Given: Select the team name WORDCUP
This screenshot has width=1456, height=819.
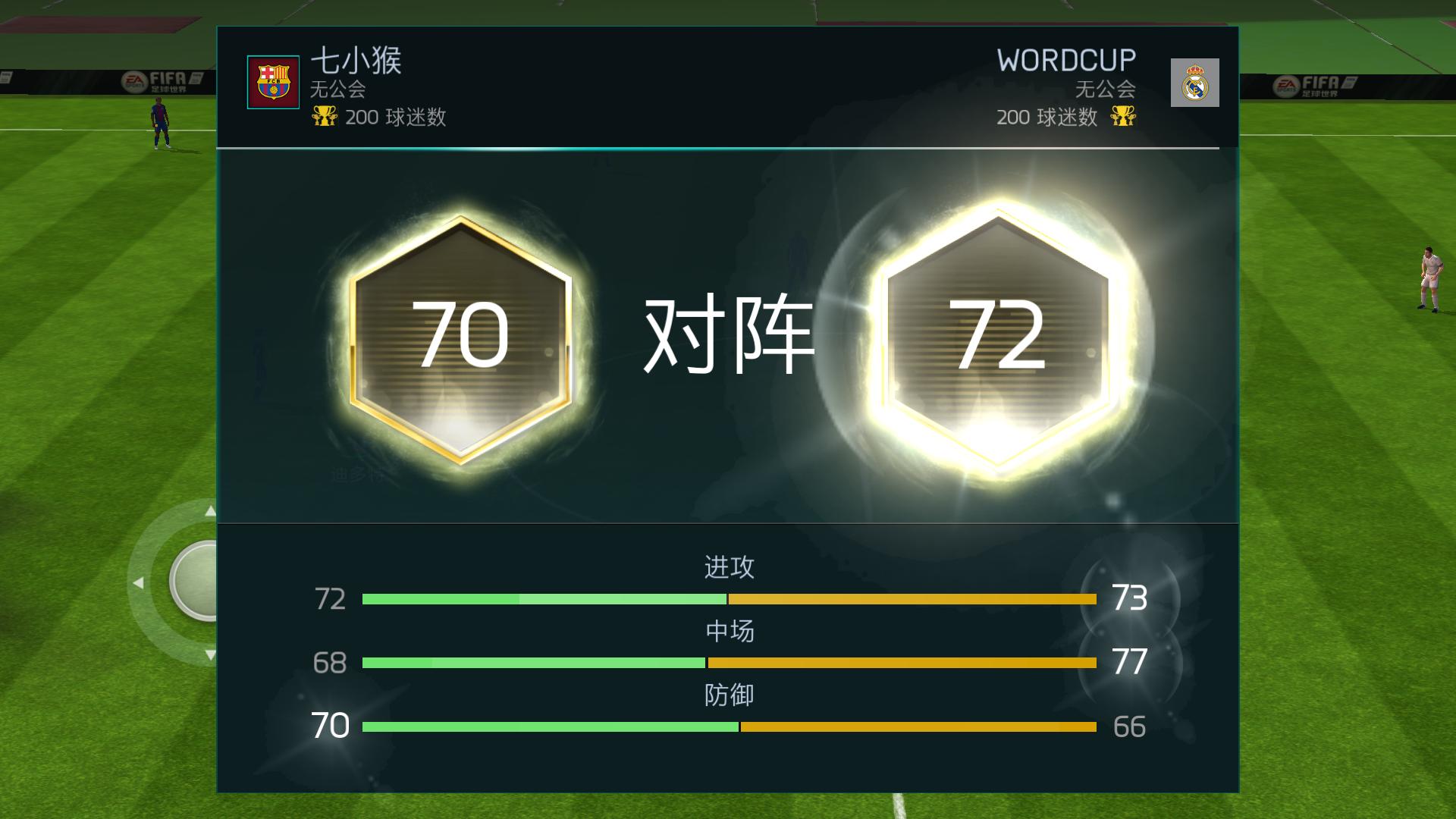Looking at the screenshot, I should [1065, 58].
